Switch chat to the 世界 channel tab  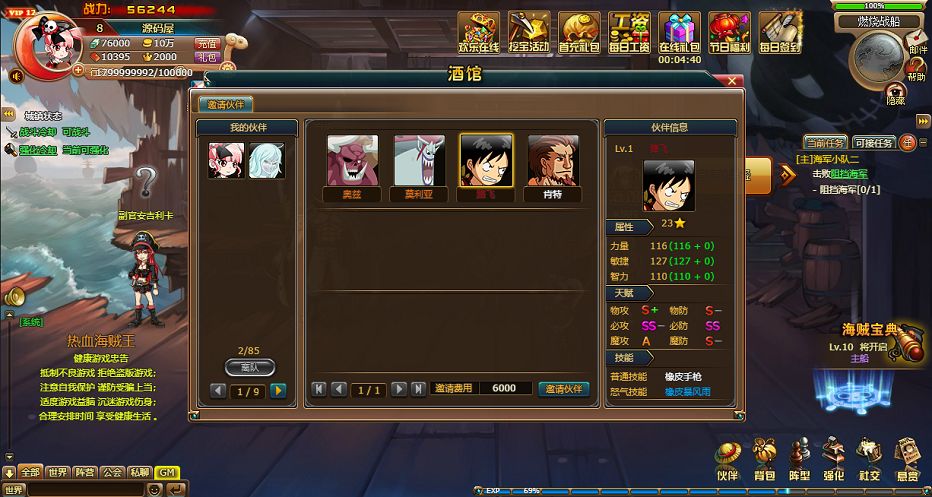click(x=58, y=472)
